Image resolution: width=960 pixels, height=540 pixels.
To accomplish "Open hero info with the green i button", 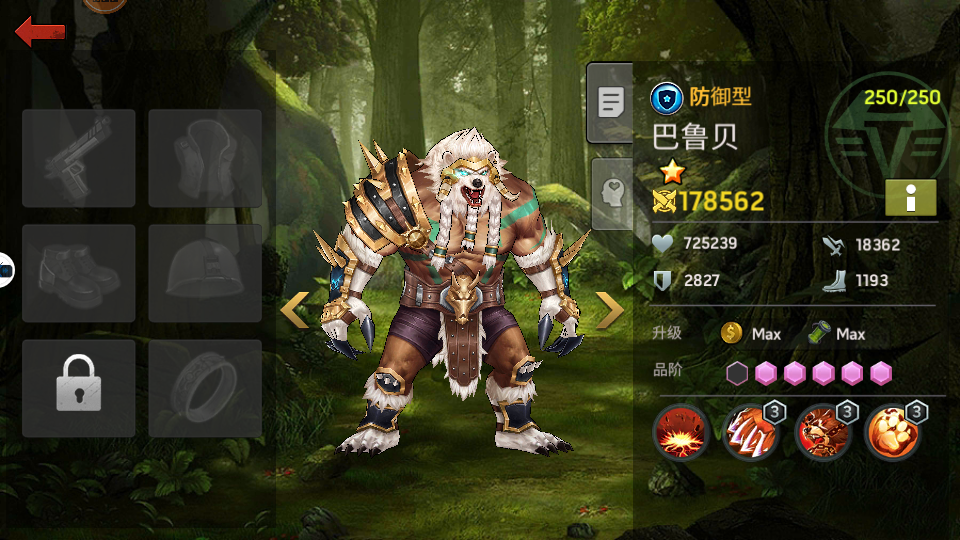I will (x=910, y=198).
